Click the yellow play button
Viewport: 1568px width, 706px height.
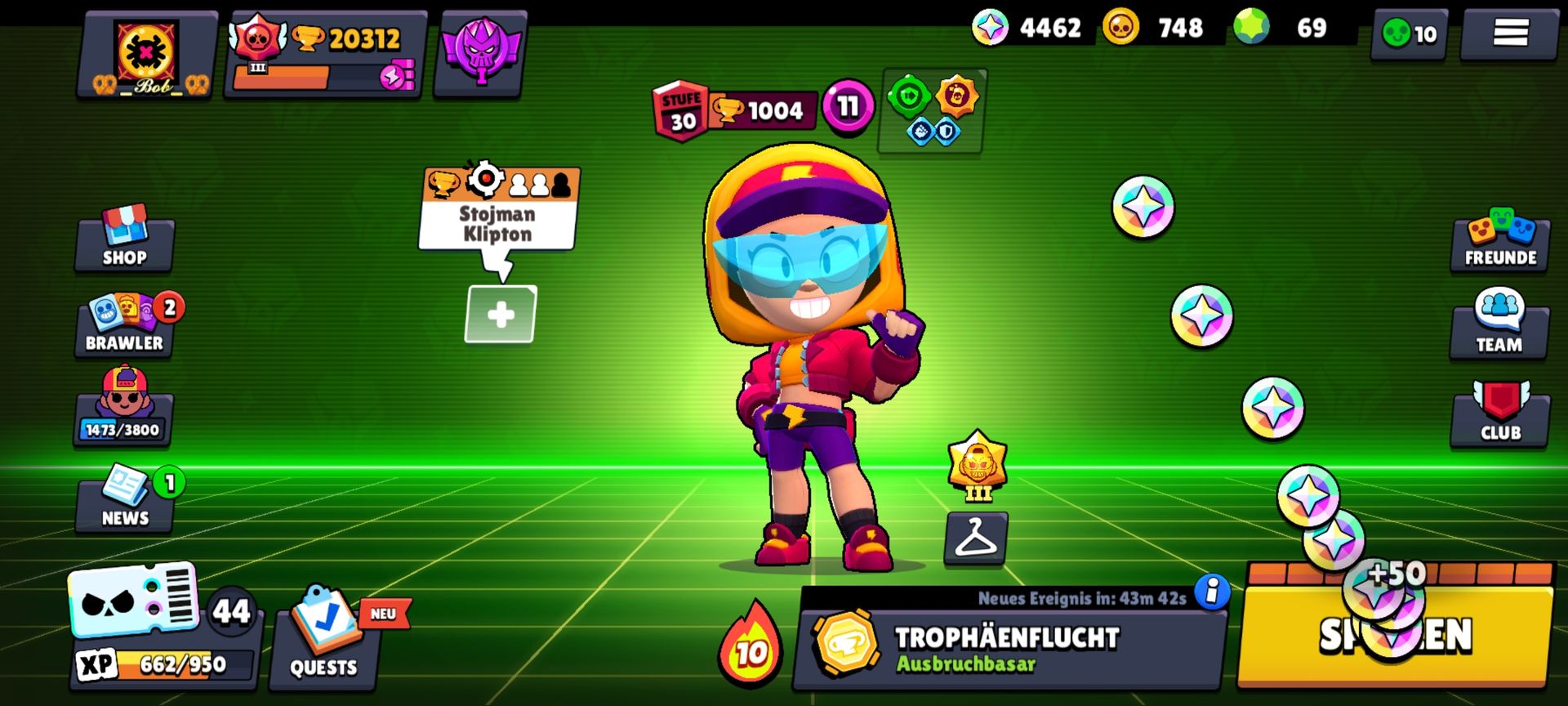pos(1395,635)
